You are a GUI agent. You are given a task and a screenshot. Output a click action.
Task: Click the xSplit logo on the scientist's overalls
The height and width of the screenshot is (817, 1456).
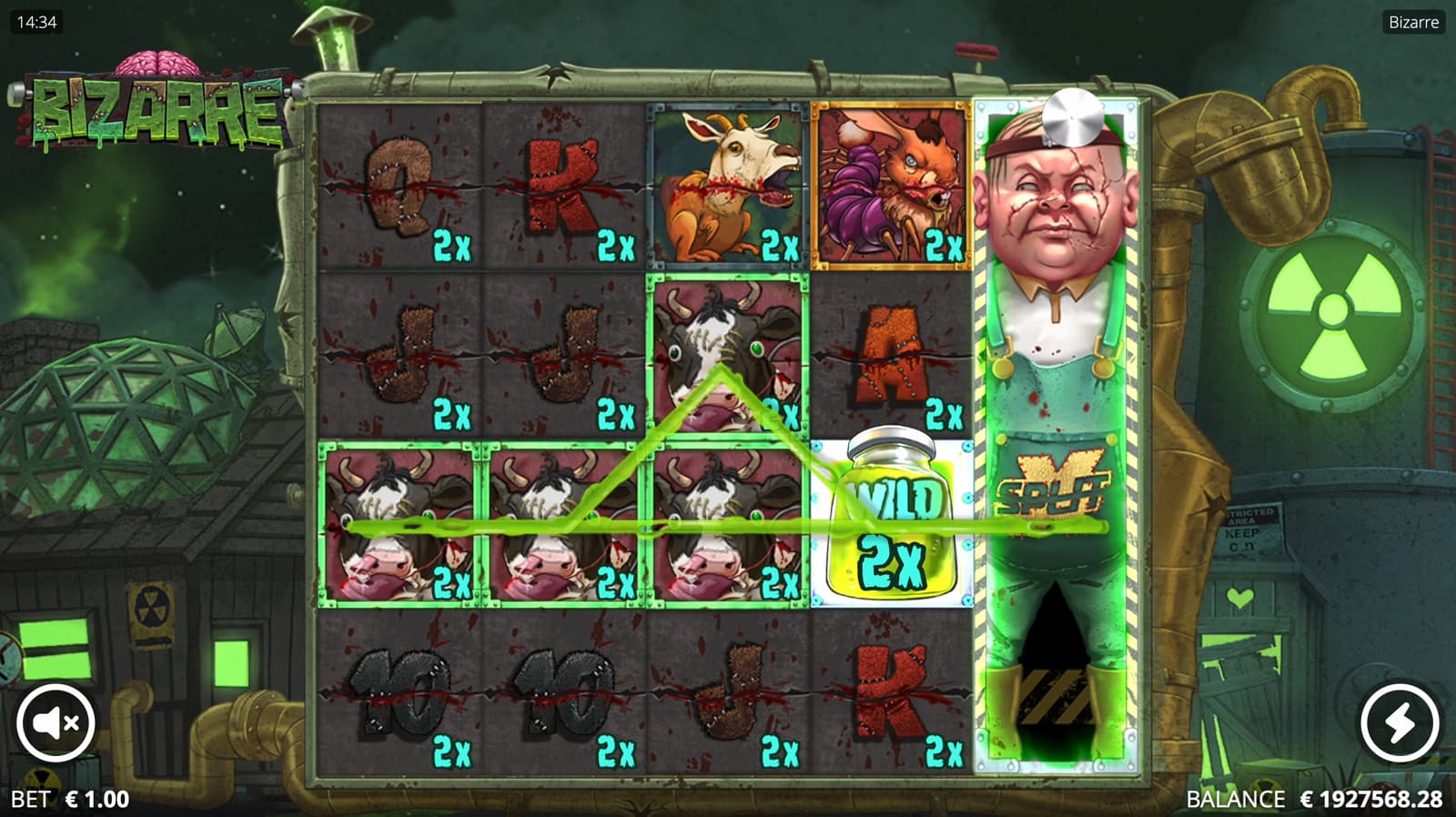coord(1056,482)
